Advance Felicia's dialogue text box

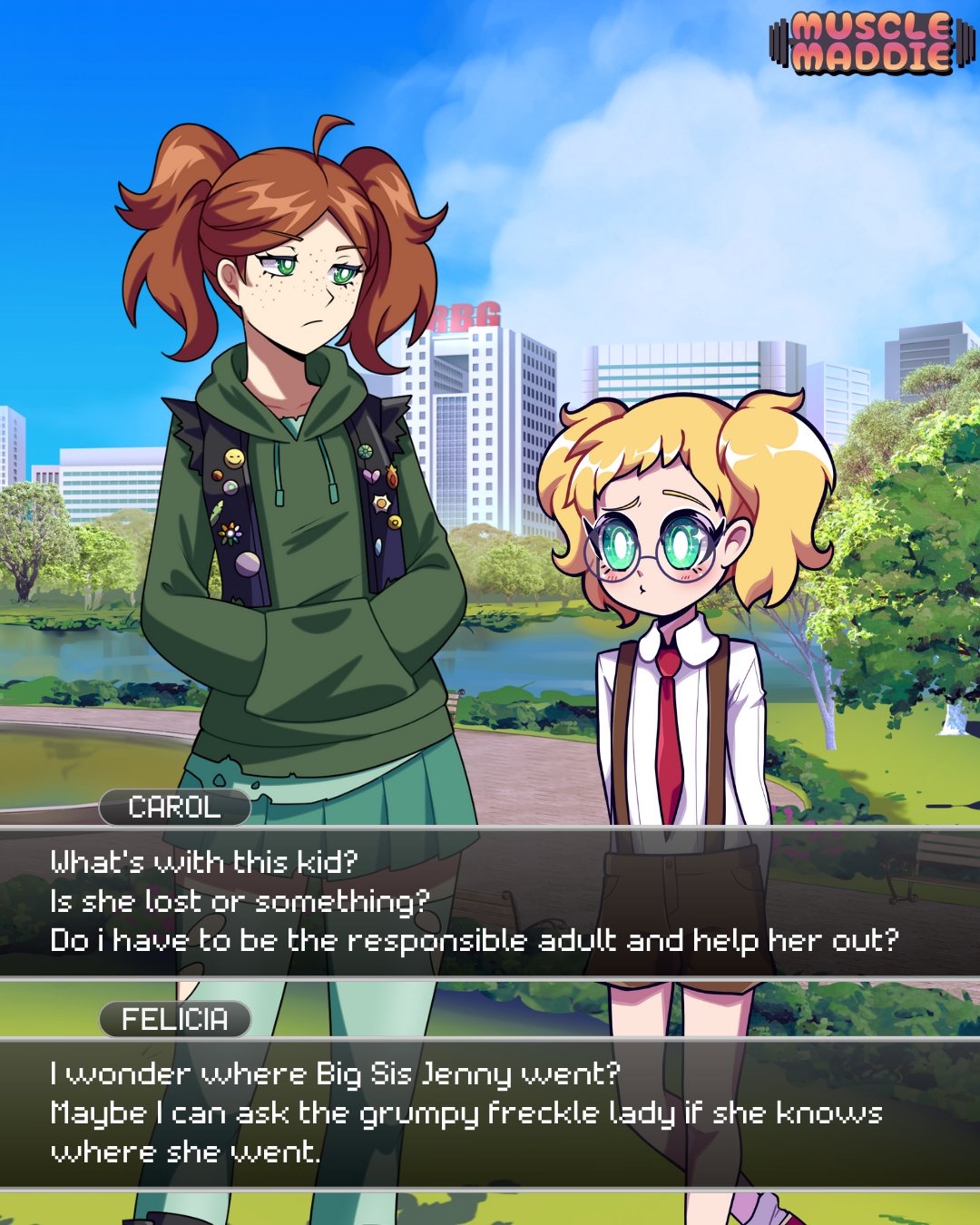[490, 1113]
